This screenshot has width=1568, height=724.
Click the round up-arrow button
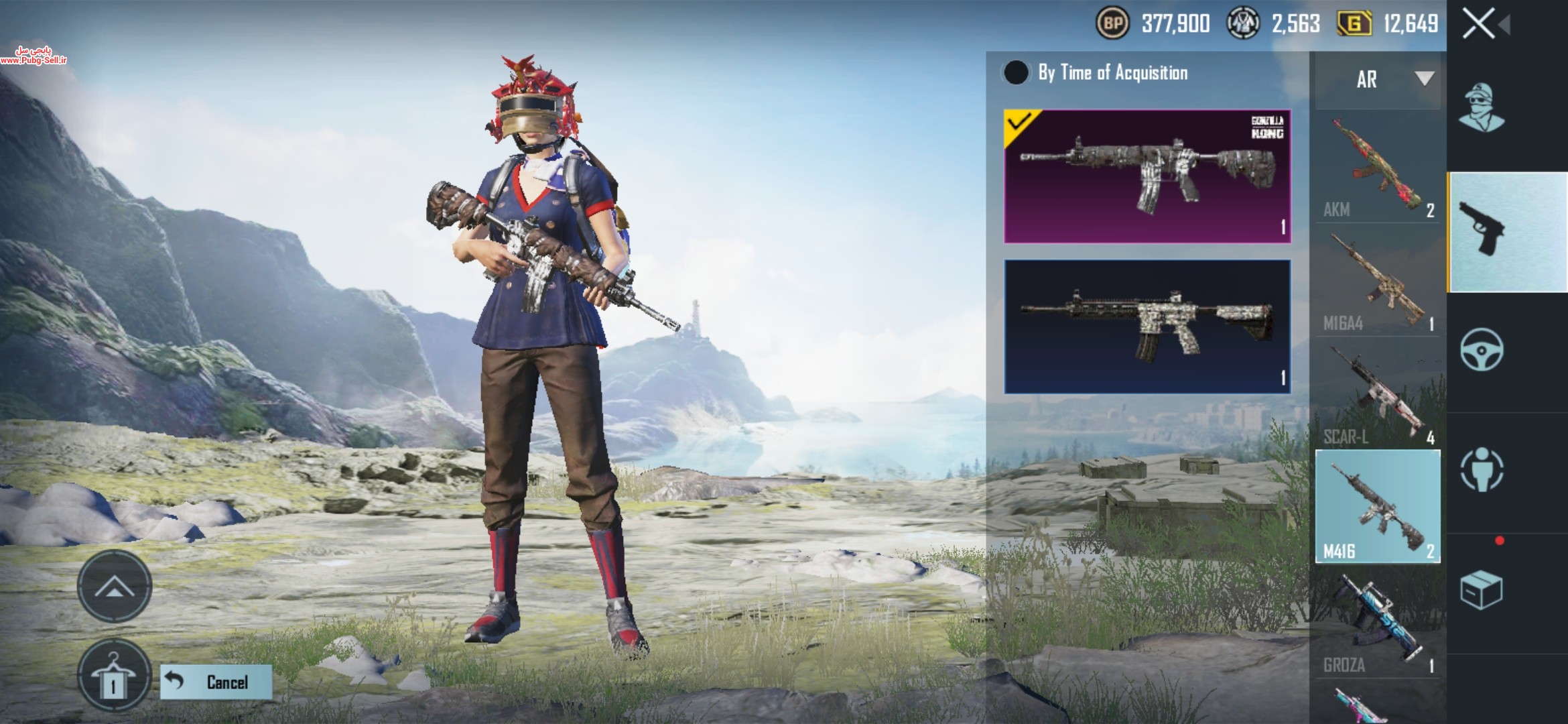click(x=115, y=587)
